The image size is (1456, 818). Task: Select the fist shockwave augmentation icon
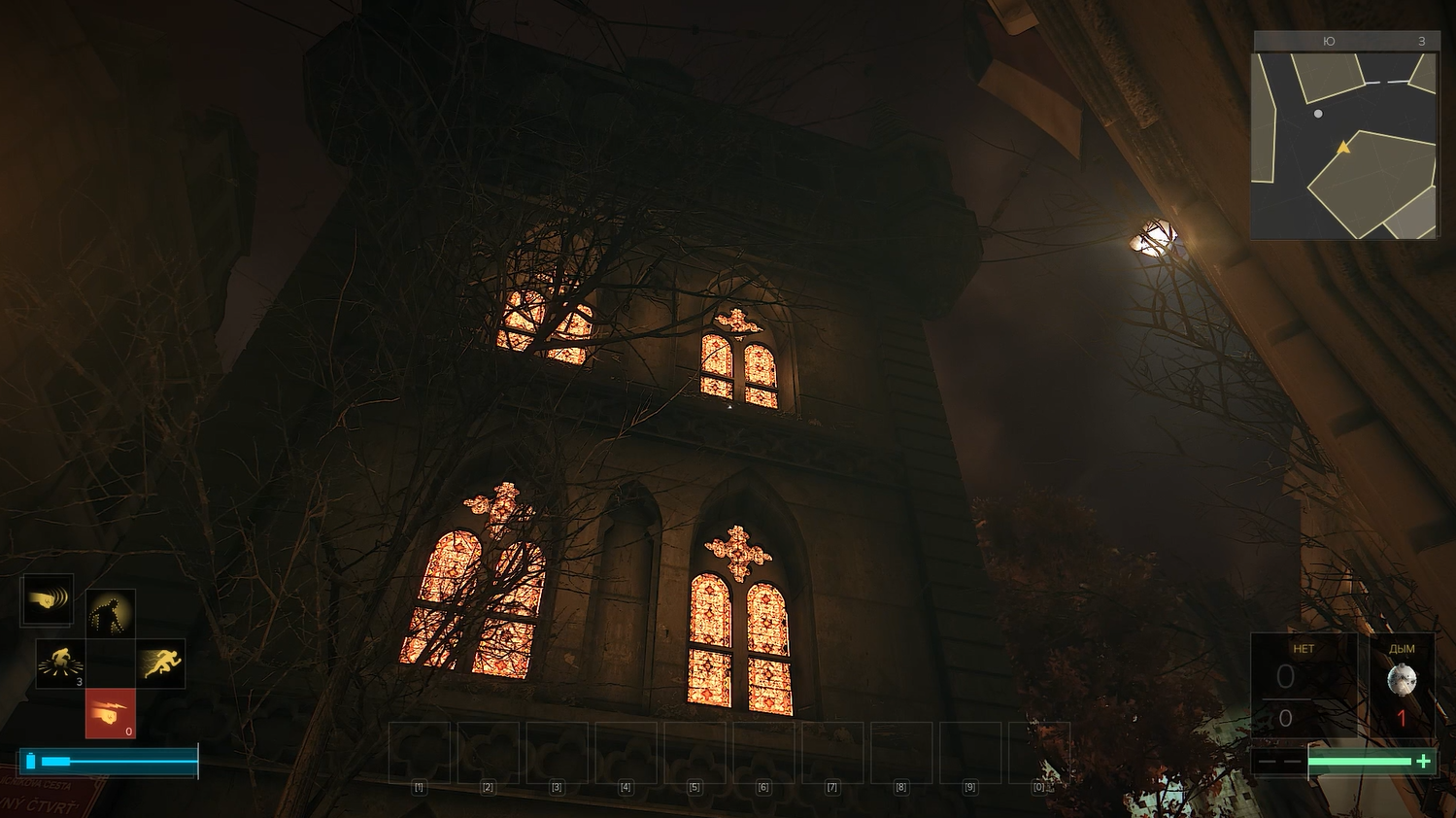pyautogui.click(x=47, y=600)
